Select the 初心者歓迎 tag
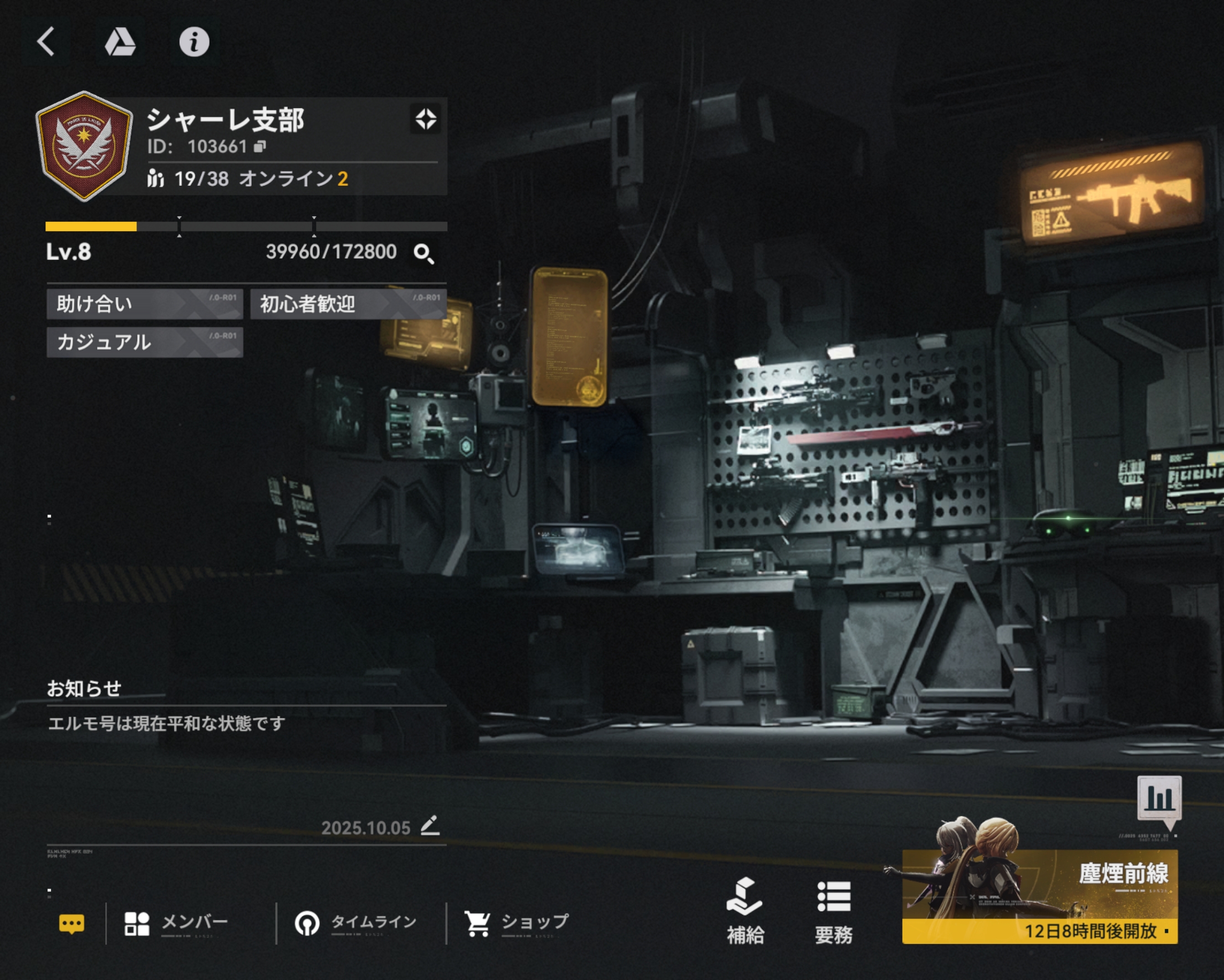This screenshot has height=980, width=1224. (348, 304)
